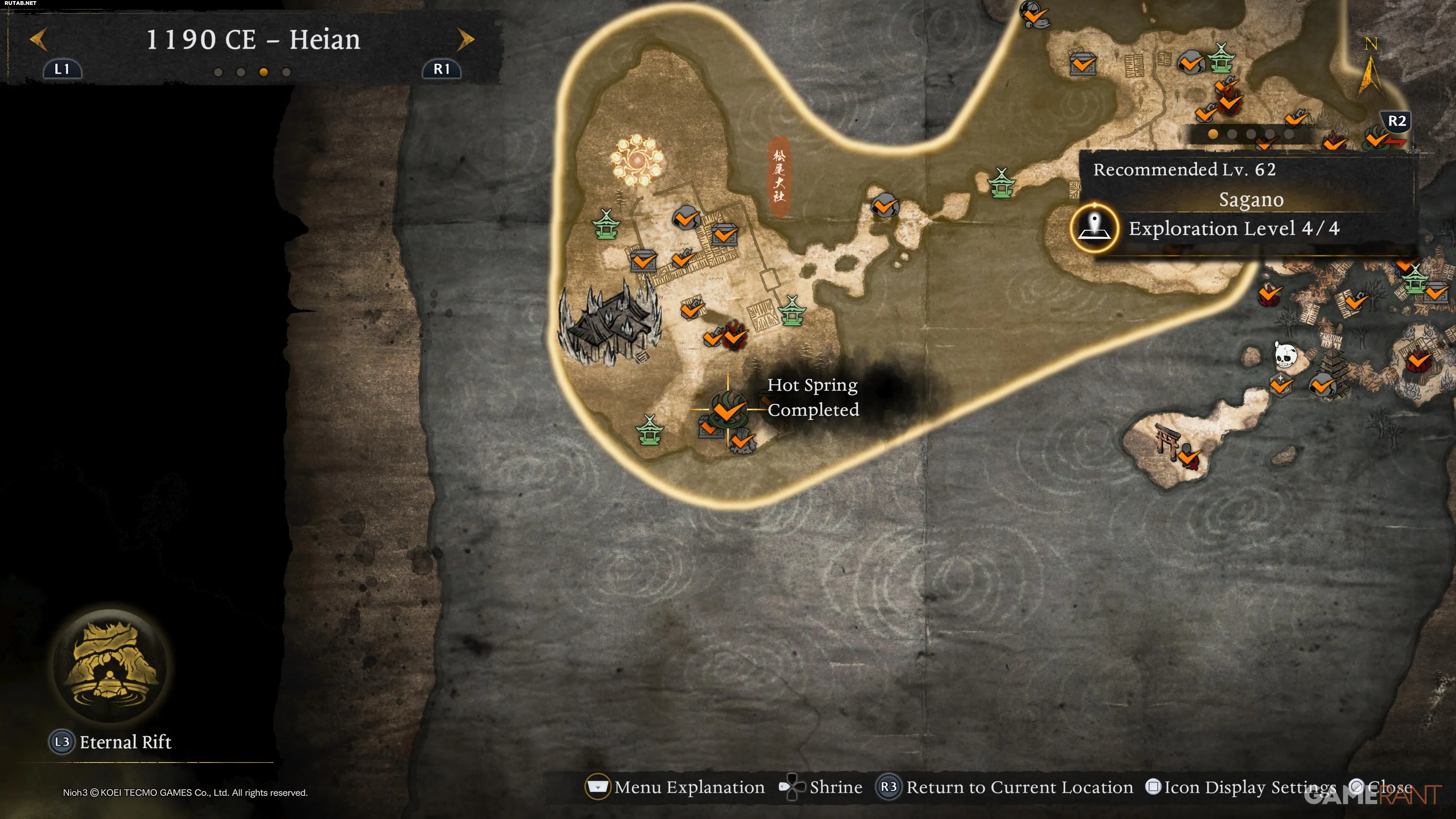Click the Sagano location pin icon
The width and height of the screenshot is (1456, 819).
click(x=1094, y=227)
